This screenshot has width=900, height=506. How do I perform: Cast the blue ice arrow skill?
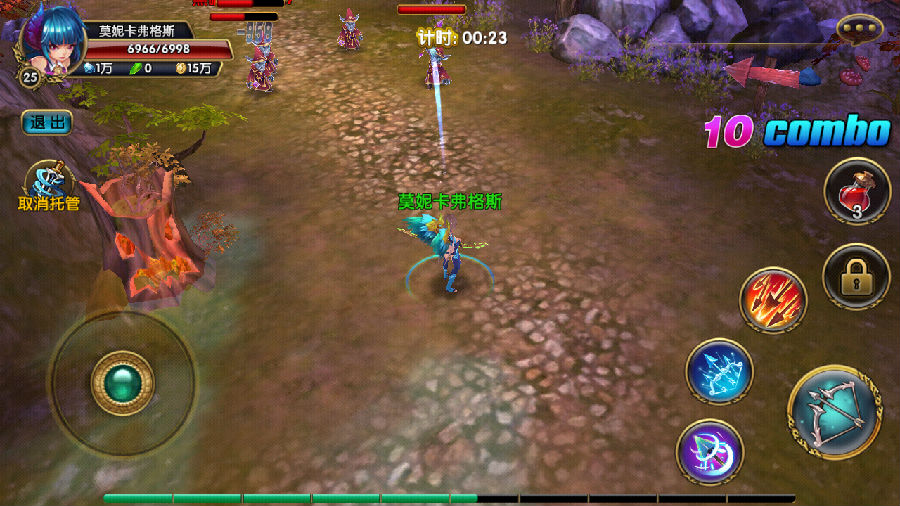pos(719,372)
